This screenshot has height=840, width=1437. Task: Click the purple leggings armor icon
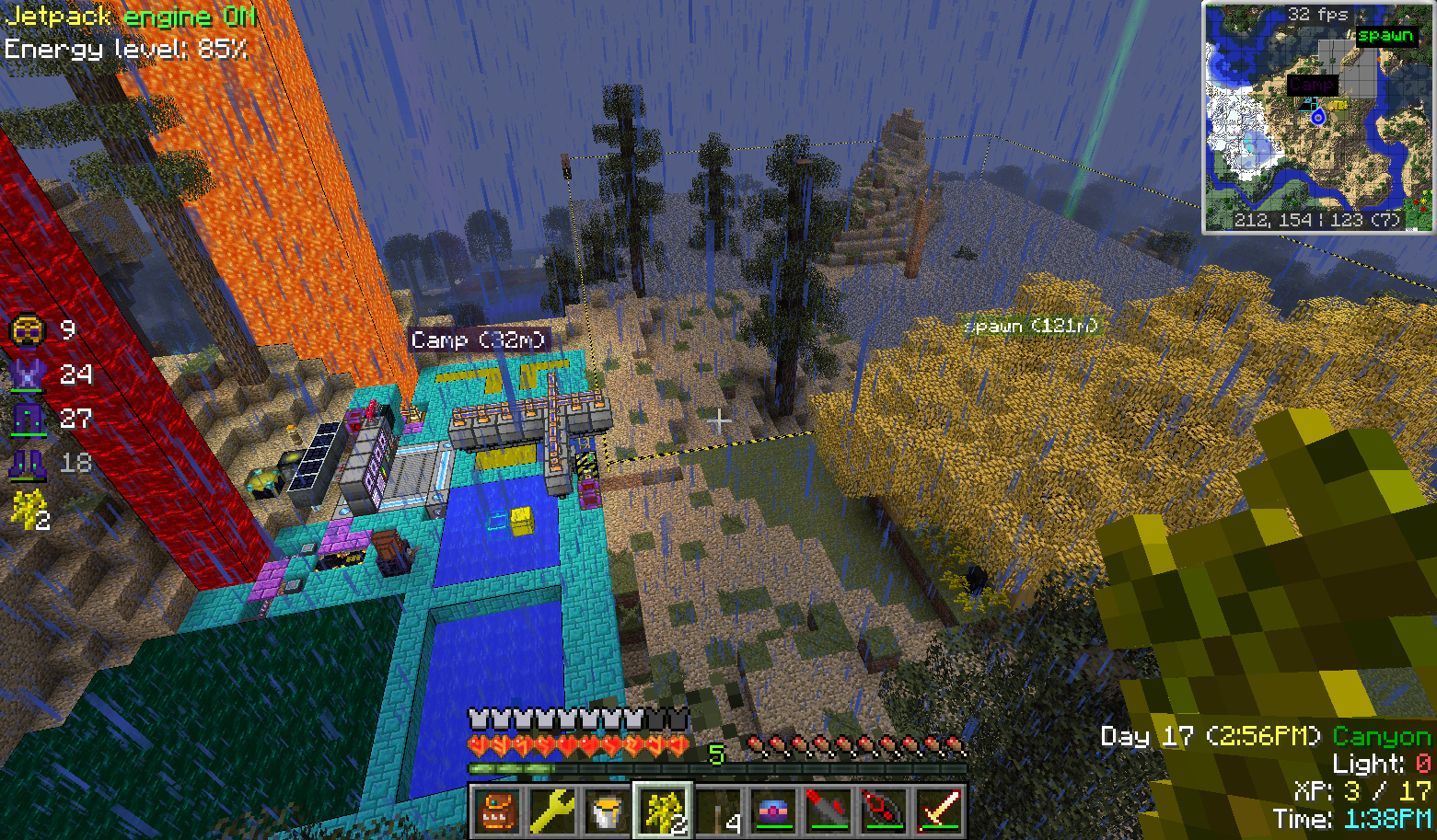click(x=28, y=419)
